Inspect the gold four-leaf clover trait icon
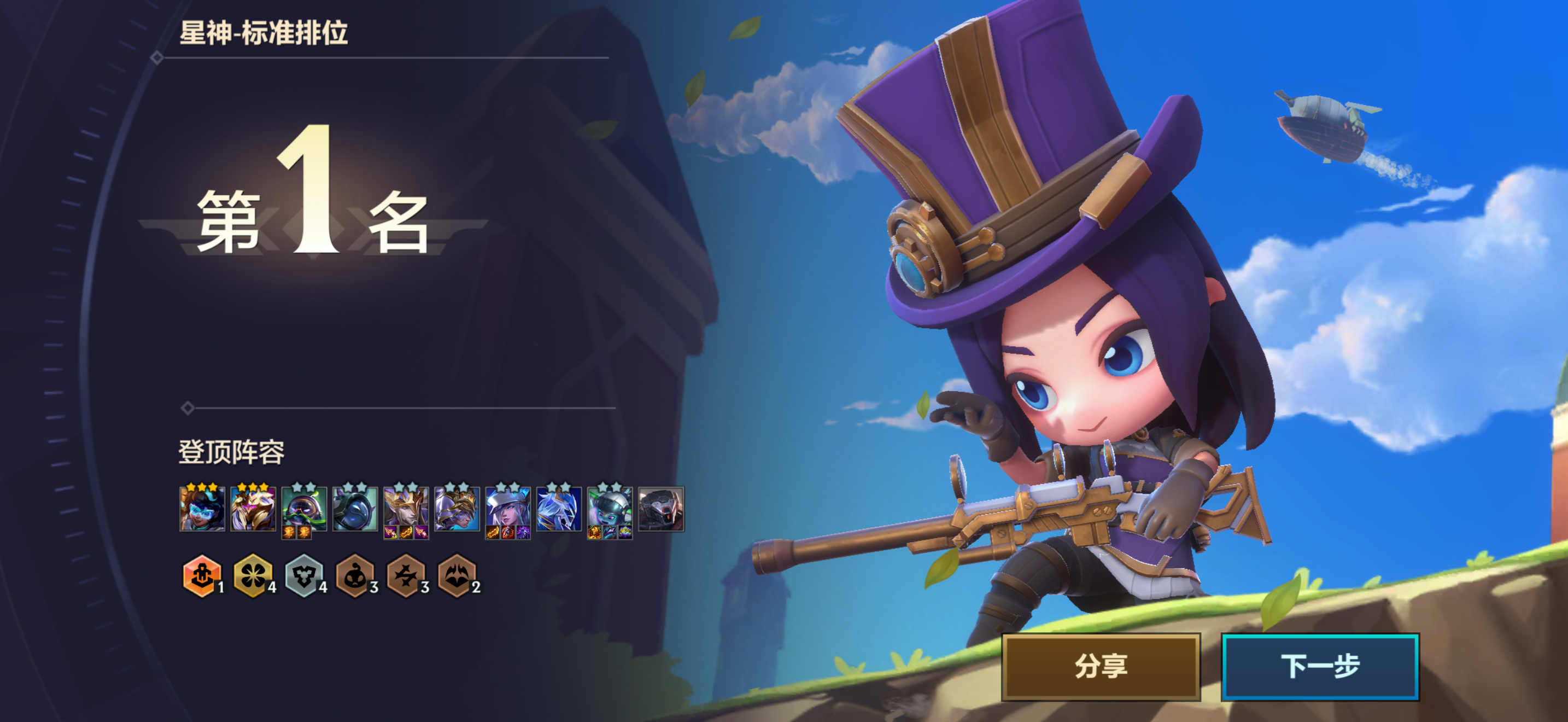Screen dimensions: 1568x722 (x=253, y=575)
